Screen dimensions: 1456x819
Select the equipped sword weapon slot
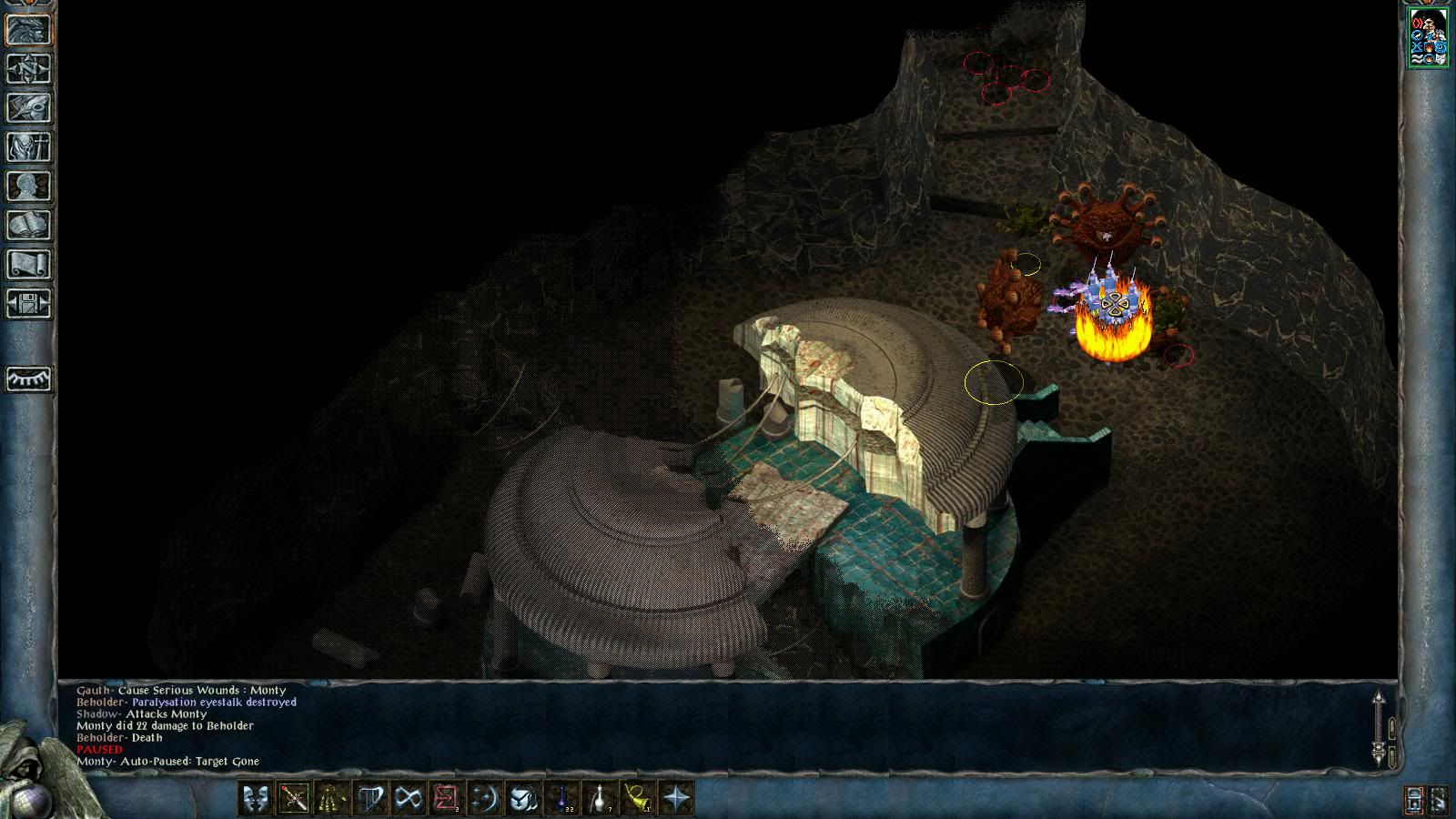pos(293,798)
